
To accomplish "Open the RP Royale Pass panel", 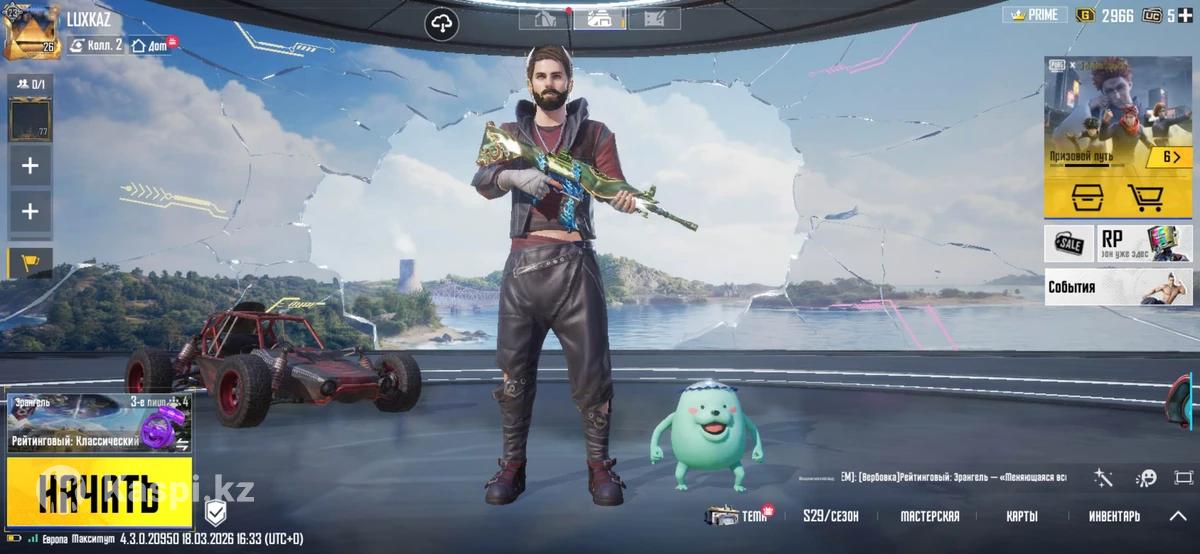I will pos(1145,243).
